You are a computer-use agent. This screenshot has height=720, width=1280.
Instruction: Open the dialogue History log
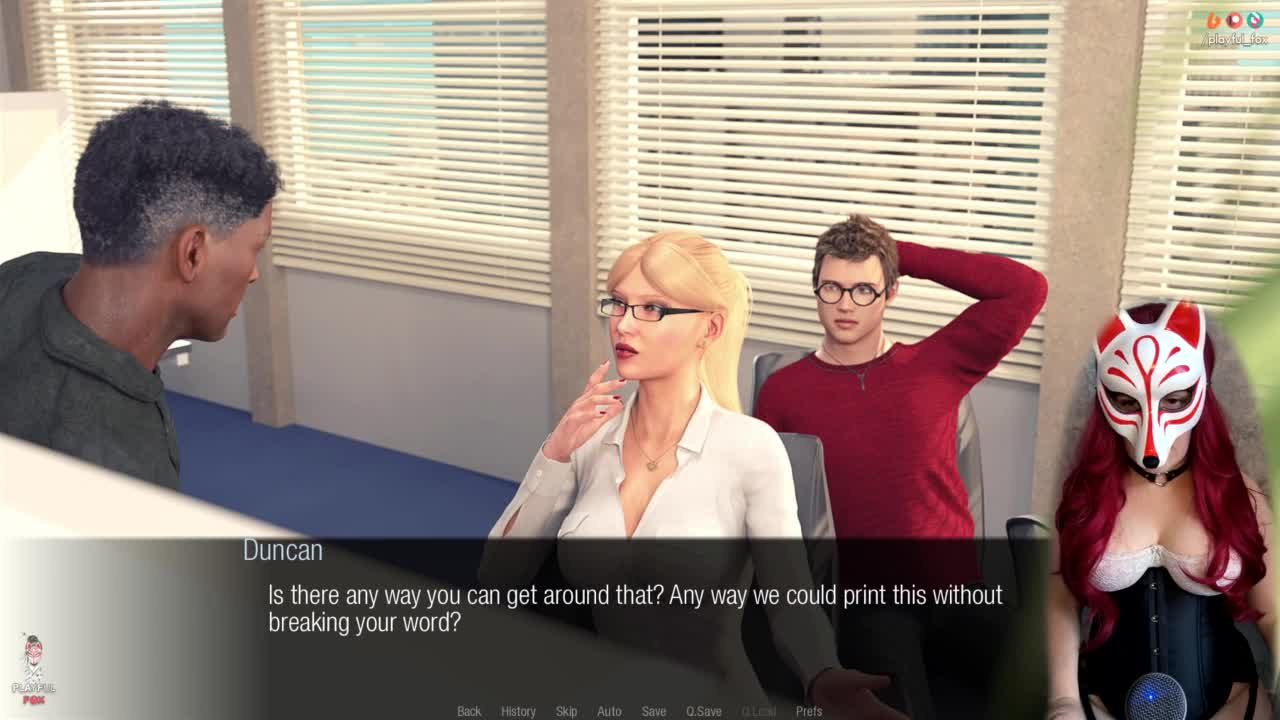(x=518, y=711)
